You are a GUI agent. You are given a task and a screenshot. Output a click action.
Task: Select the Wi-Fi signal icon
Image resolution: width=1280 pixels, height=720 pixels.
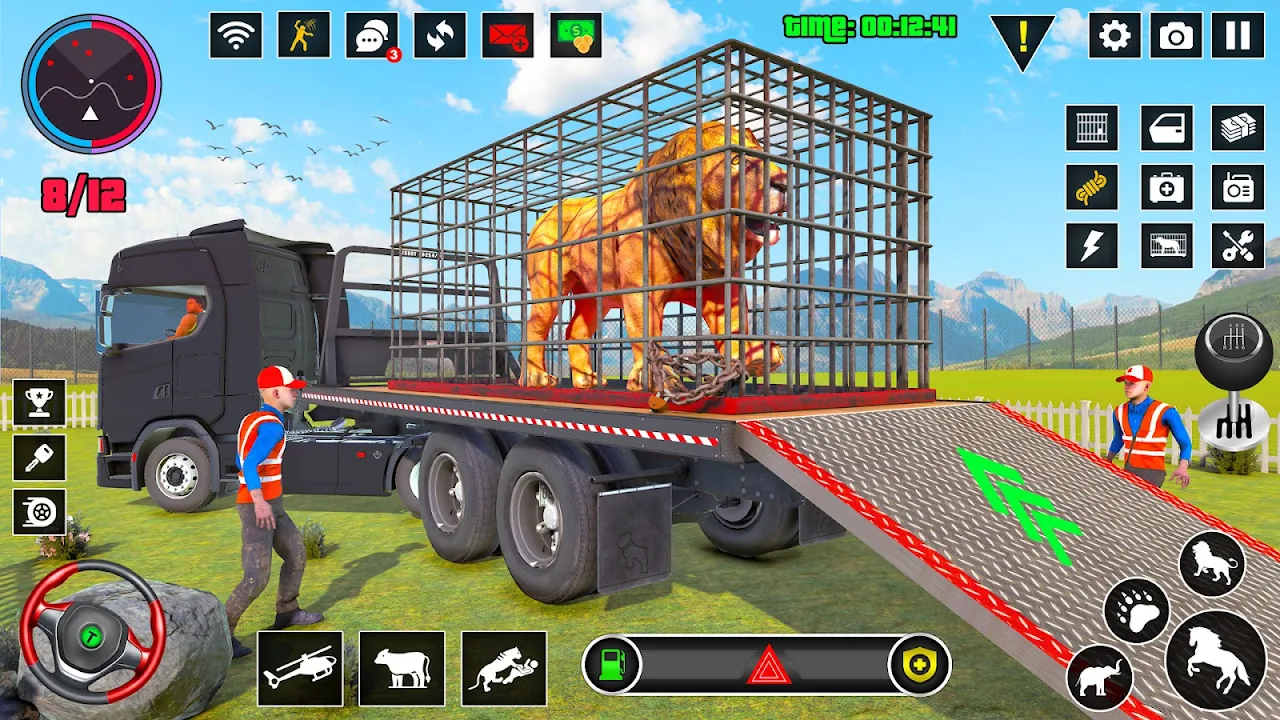point(236,36)
